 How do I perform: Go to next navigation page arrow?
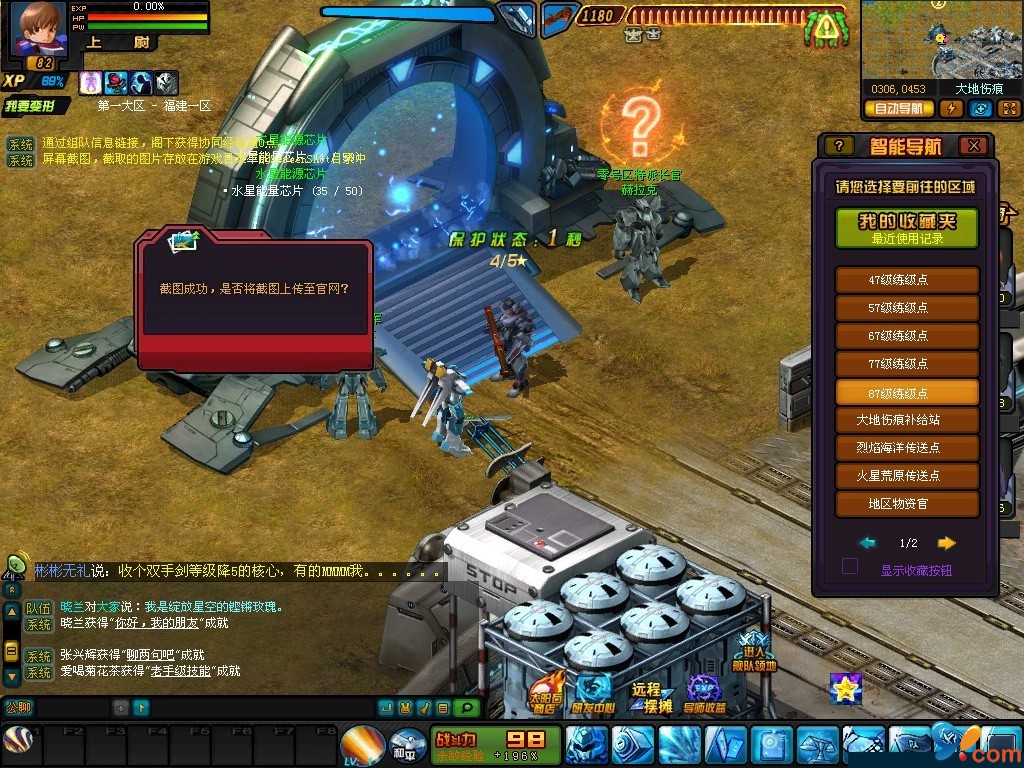[x=946, y=543]
